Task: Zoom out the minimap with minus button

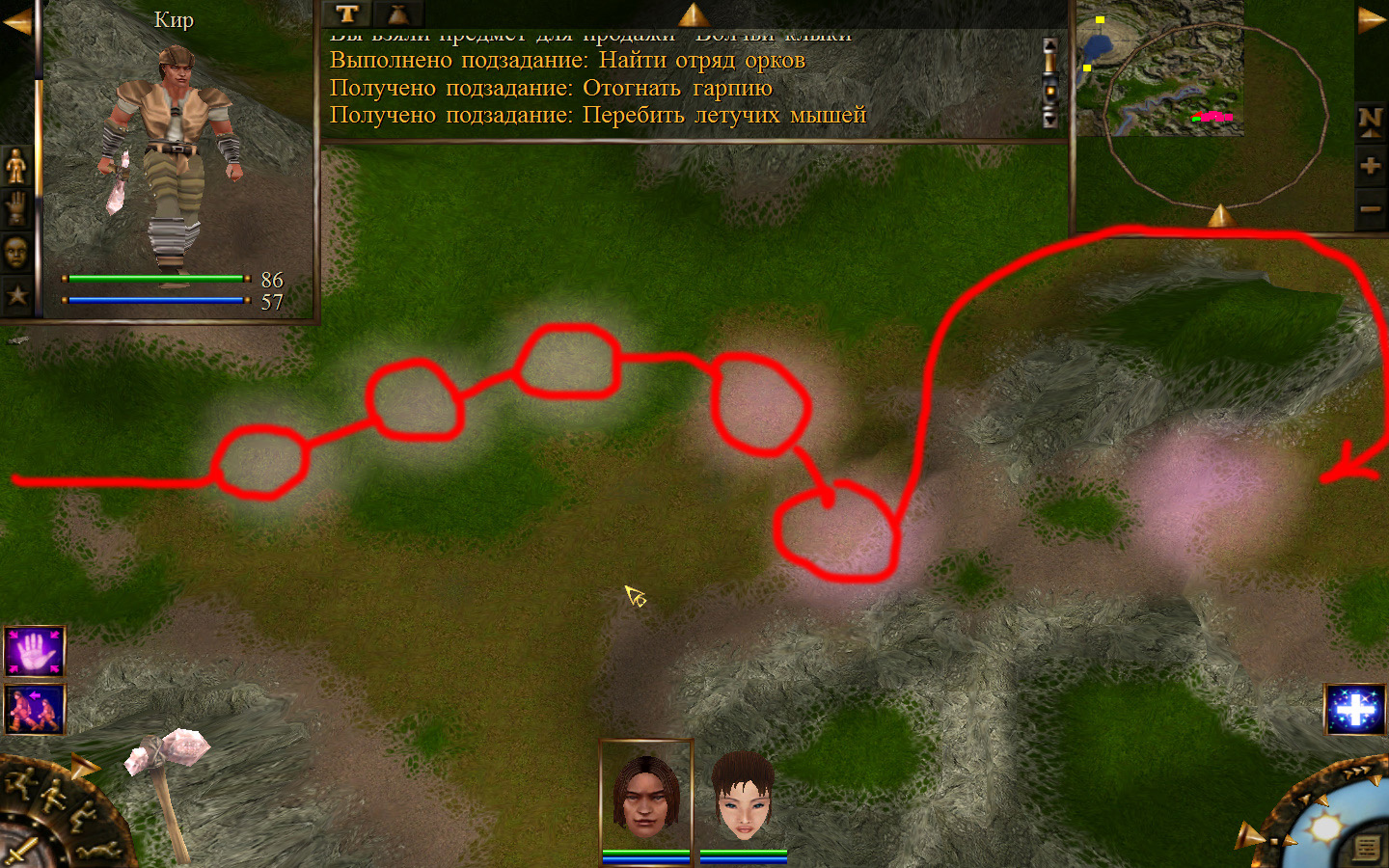Action: [x=1370, y=208]
